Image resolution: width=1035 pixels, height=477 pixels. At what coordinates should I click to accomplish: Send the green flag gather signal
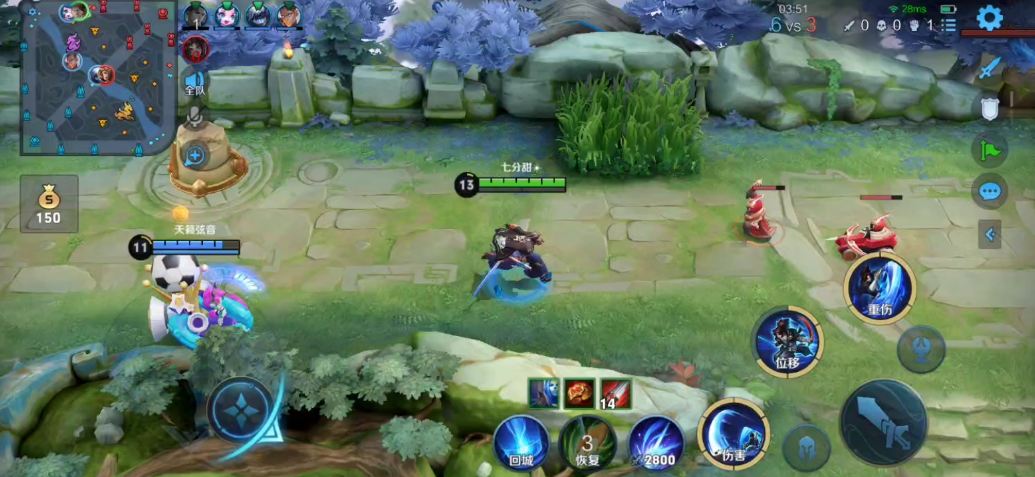(989, 149)
